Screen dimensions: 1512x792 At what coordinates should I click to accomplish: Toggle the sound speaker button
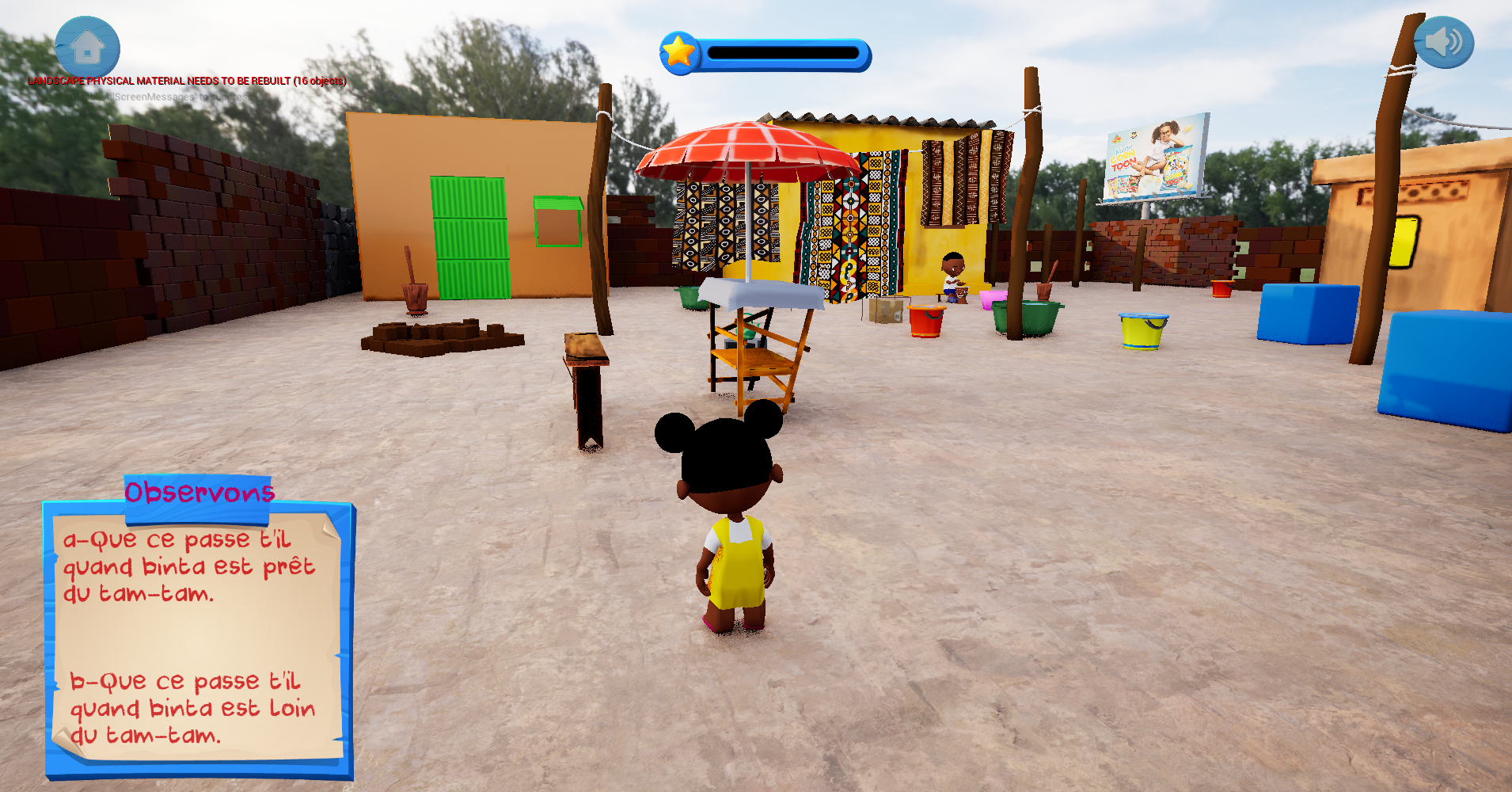(1443, 42)
